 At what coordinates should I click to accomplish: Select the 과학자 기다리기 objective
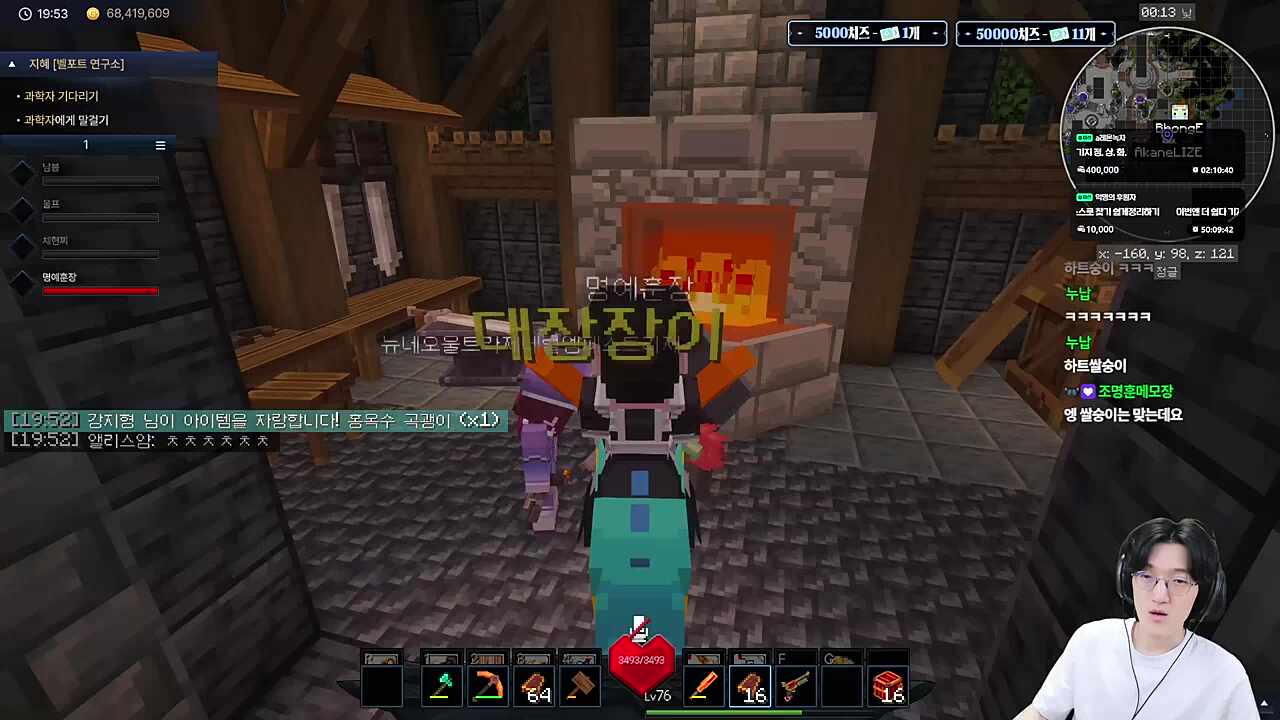(61, 96)
